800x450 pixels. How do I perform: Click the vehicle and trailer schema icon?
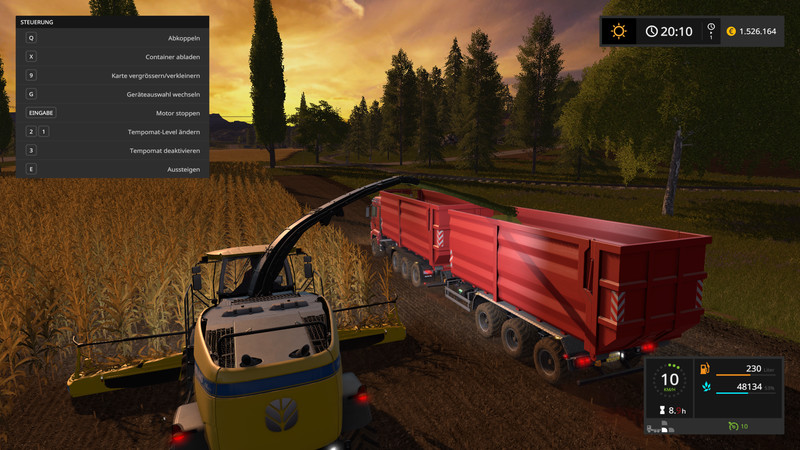(x=662, y=429)
